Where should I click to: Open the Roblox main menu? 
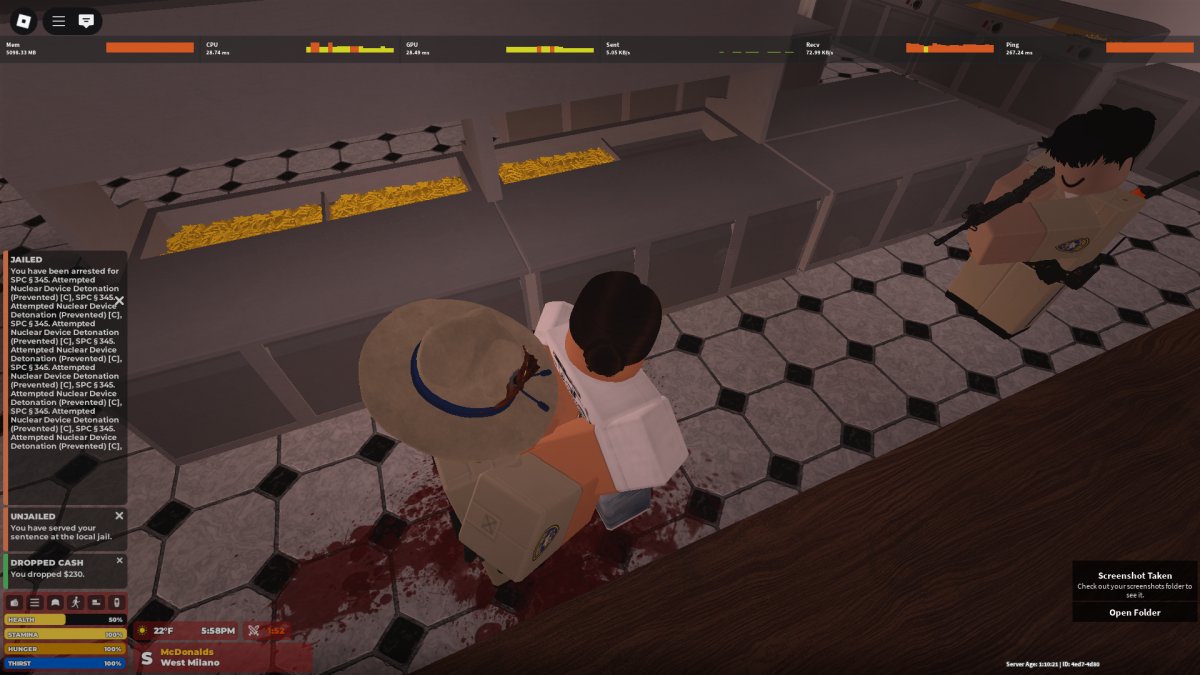point(24,20)
